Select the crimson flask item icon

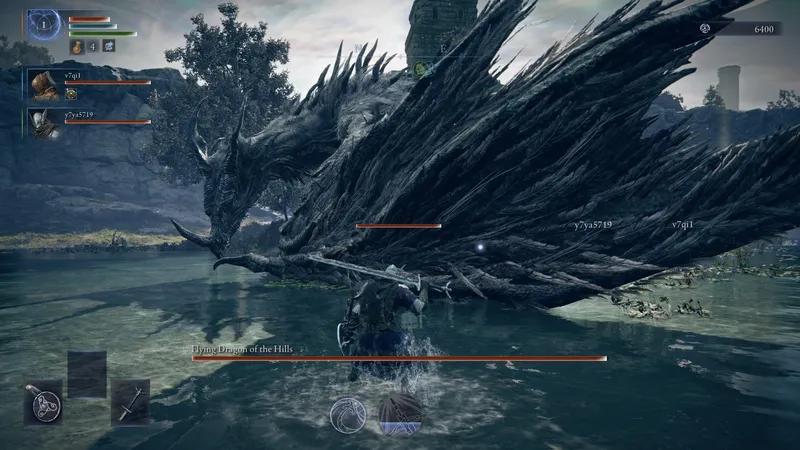77,45
